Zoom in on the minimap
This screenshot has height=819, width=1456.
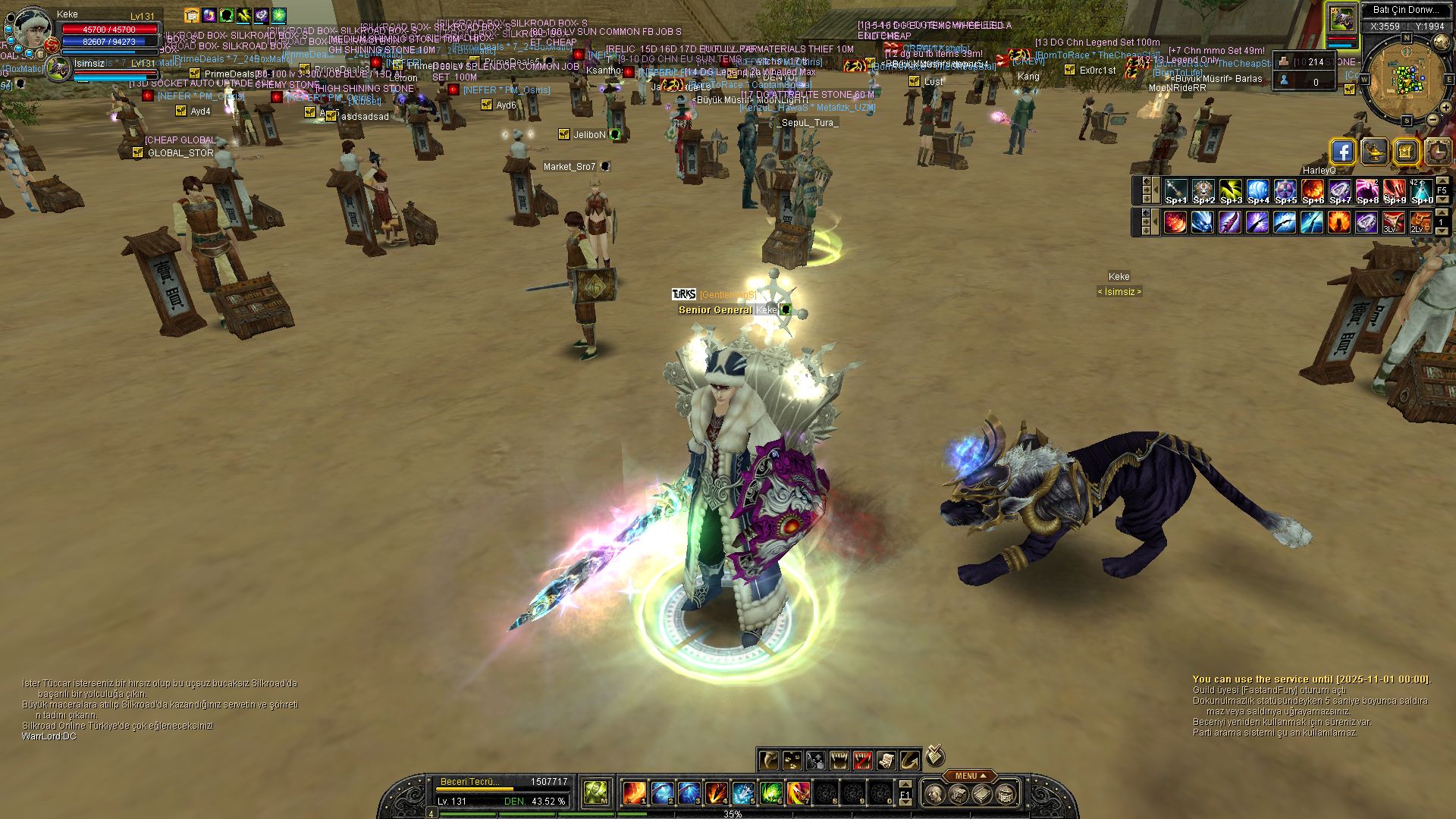1445,108
